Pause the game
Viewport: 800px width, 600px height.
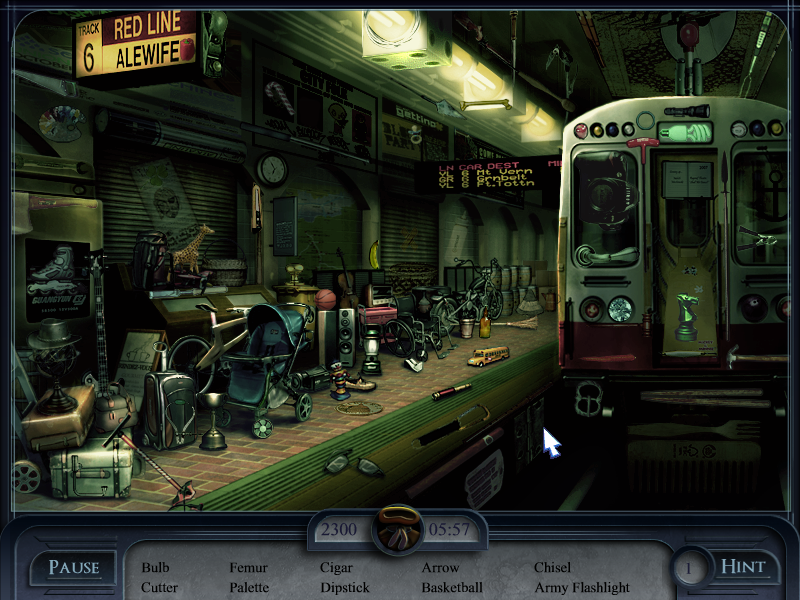(x=74, y=567)
